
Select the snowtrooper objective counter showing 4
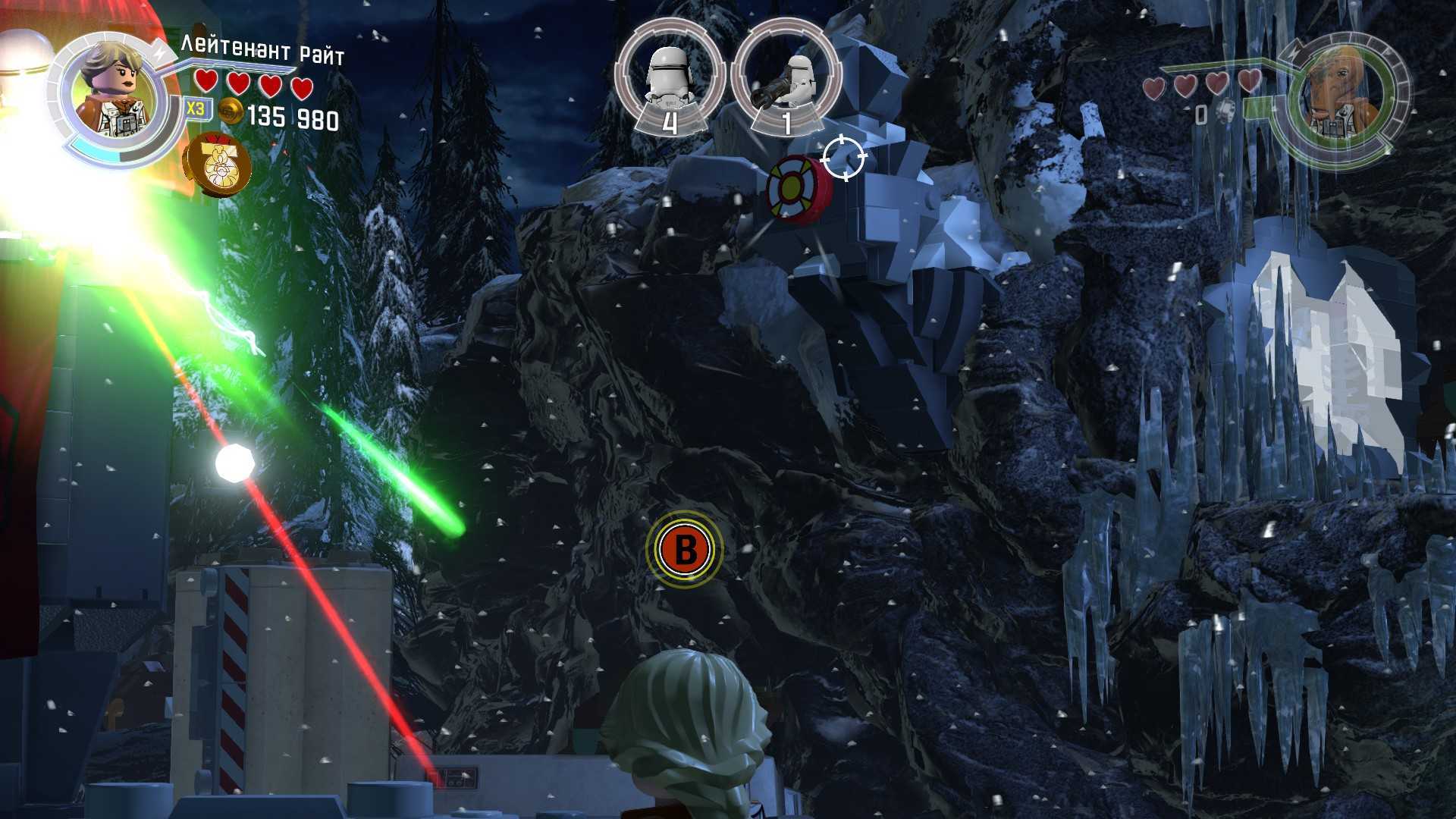668,78
